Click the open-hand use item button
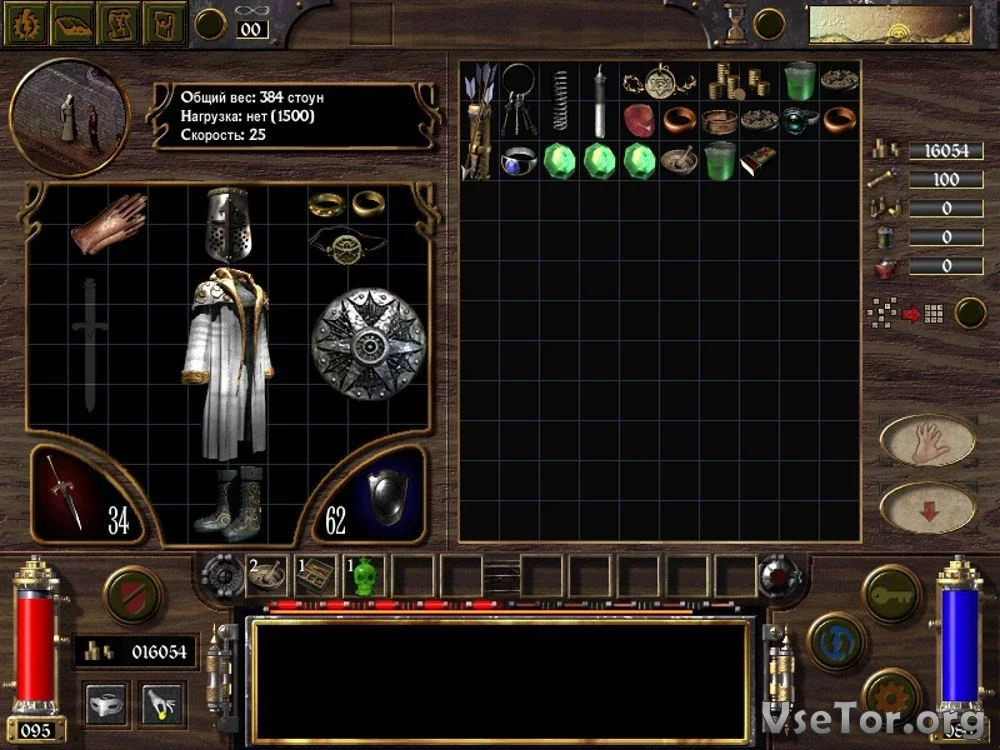 pyautogui.click(x=927, y=440)
